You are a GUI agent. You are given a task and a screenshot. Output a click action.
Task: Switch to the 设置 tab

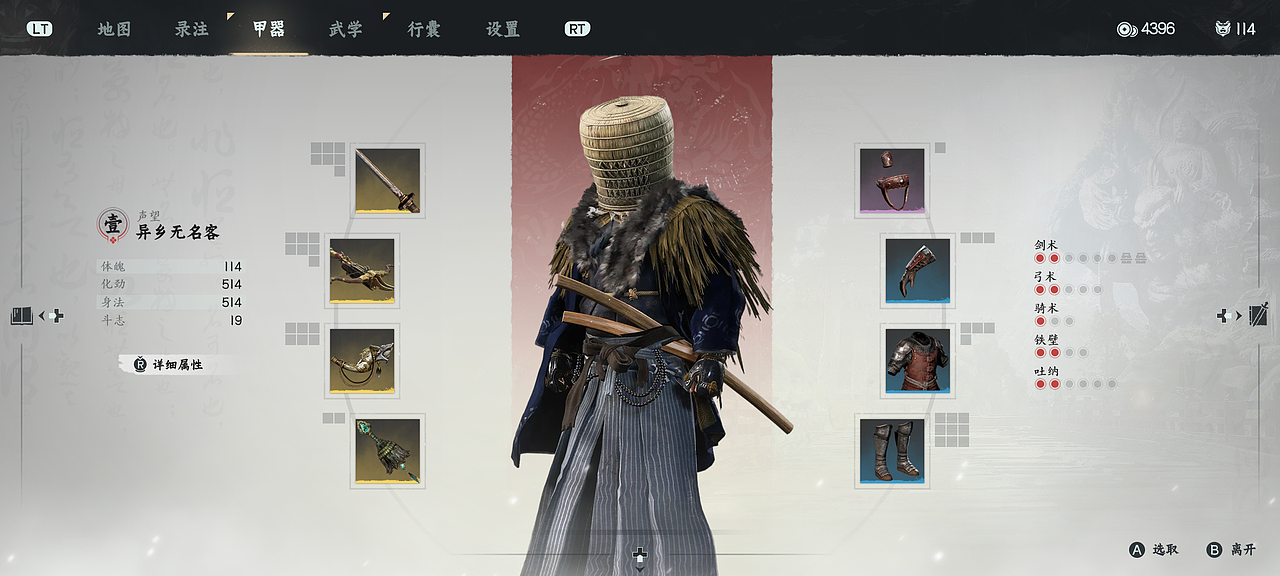pyautogui.click(x=502, y=29)
